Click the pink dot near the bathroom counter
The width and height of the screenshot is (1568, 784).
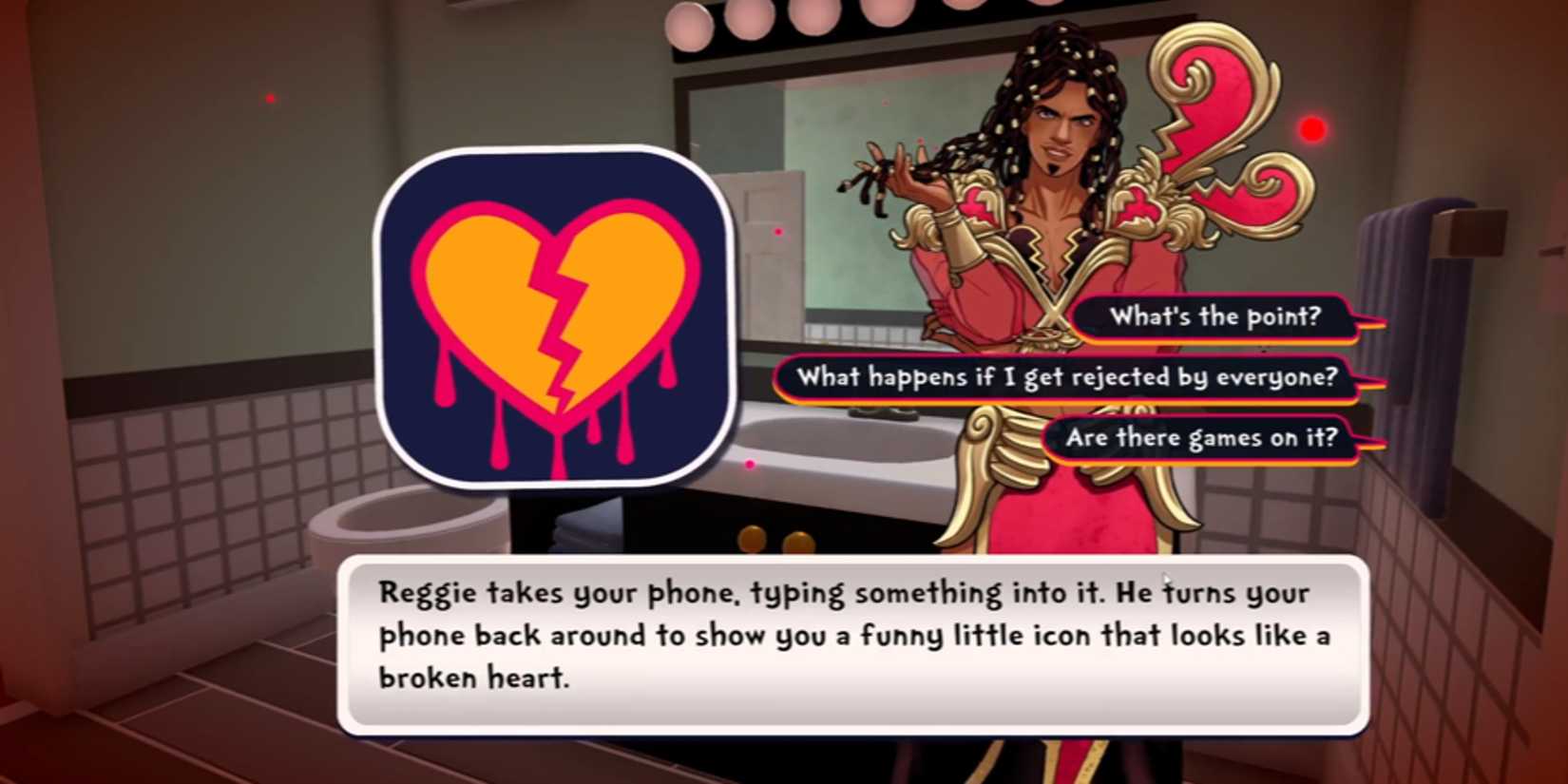point(751,464)
